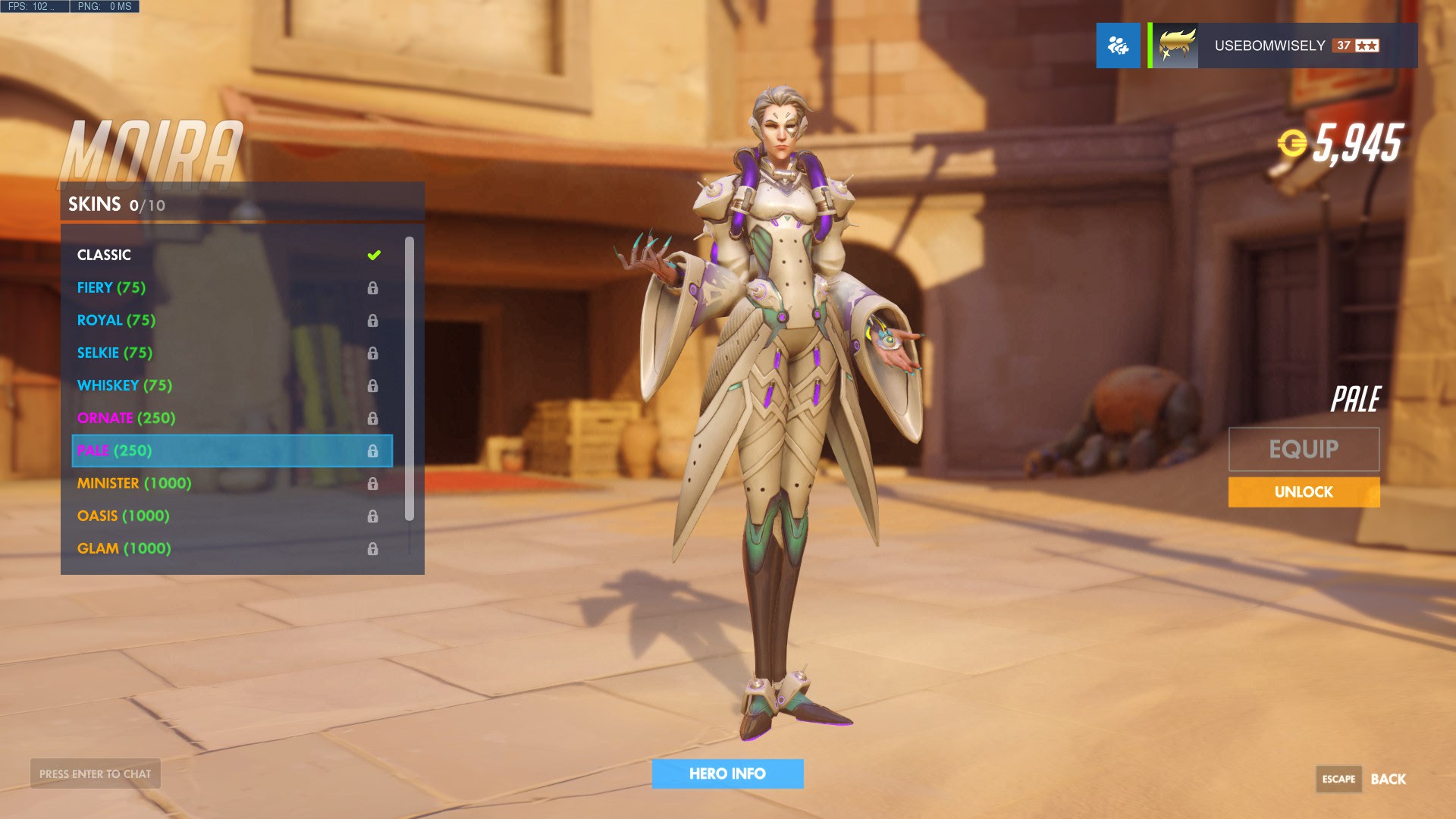Click the chat entry box

pyautogui.click(x=96, y=773)
